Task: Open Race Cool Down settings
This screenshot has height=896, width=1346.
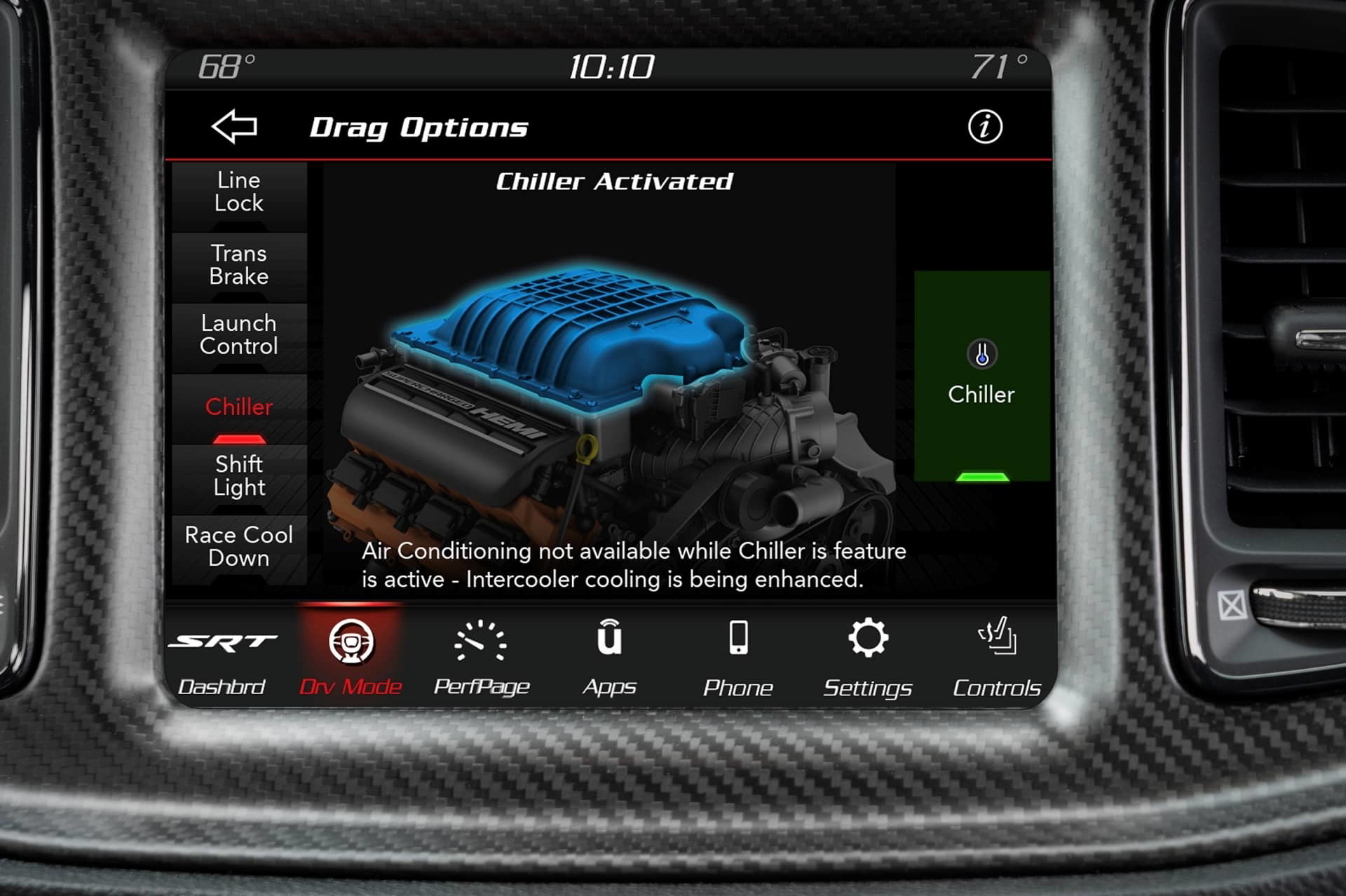Action: tap(239, 547)
